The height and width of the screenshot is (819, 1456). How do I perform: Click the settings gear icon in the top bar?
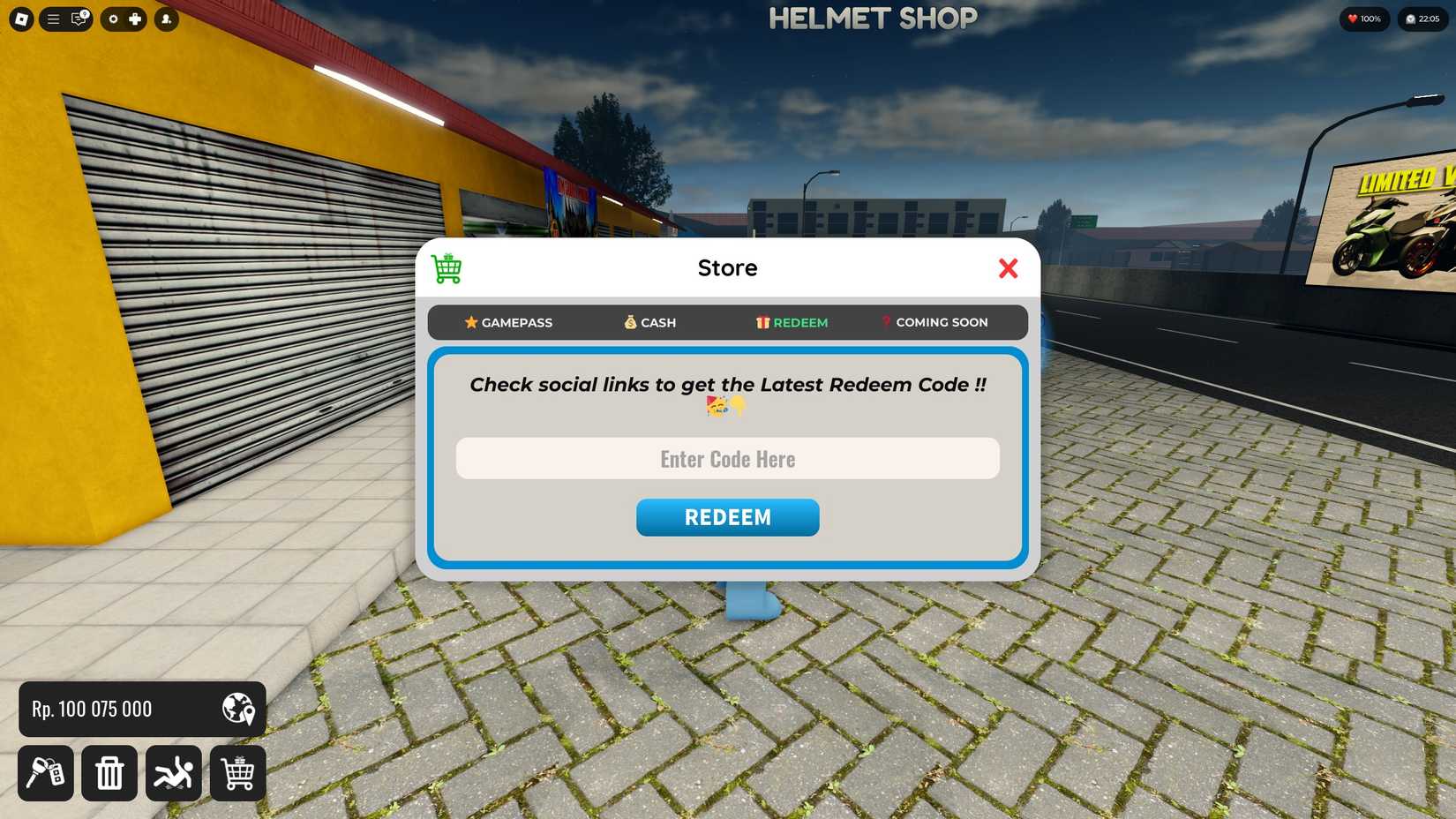click(114, 19)
